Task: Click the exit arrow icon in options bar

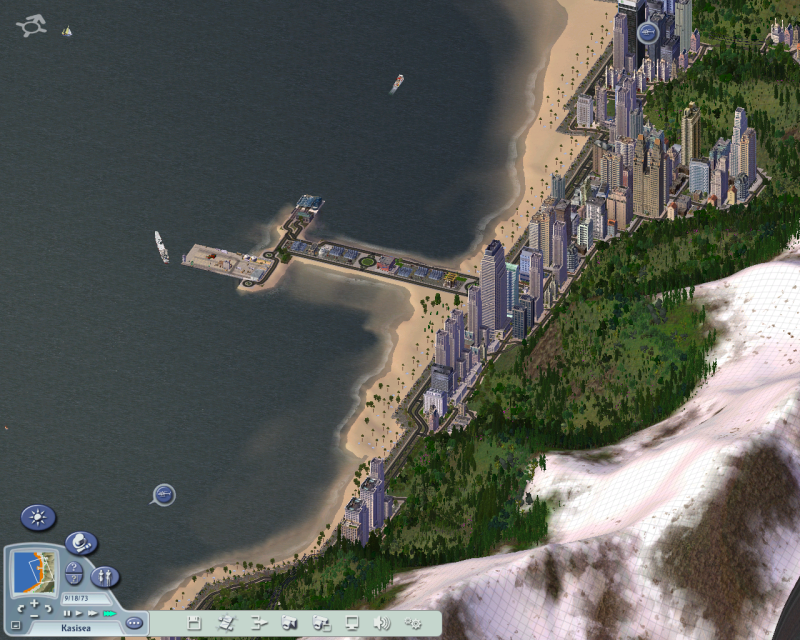Action: click(x=258, y=623)
